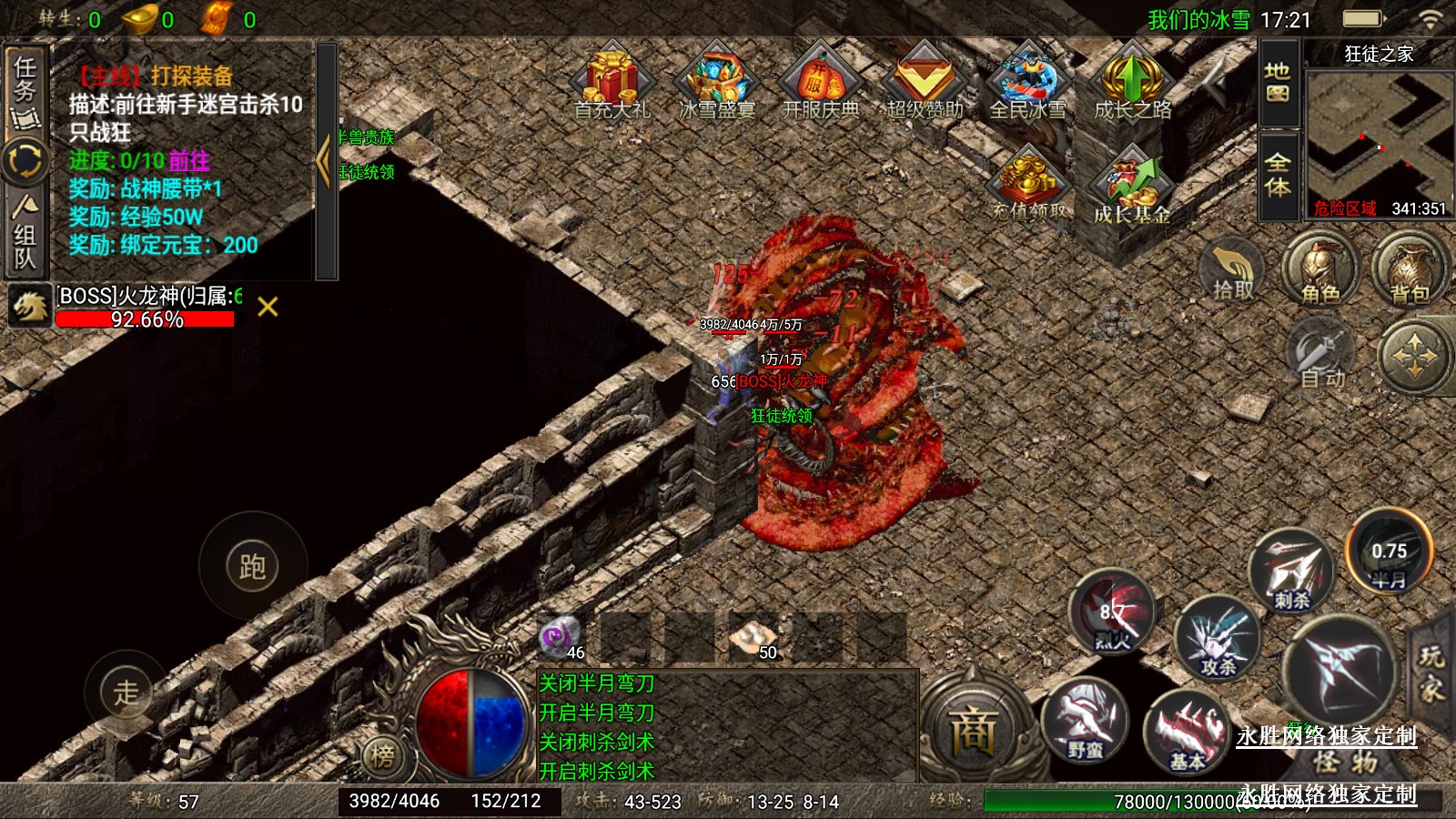1456x819 pixels.
Task: Select the 跑 run movement button
Action: tap(252, 566)
